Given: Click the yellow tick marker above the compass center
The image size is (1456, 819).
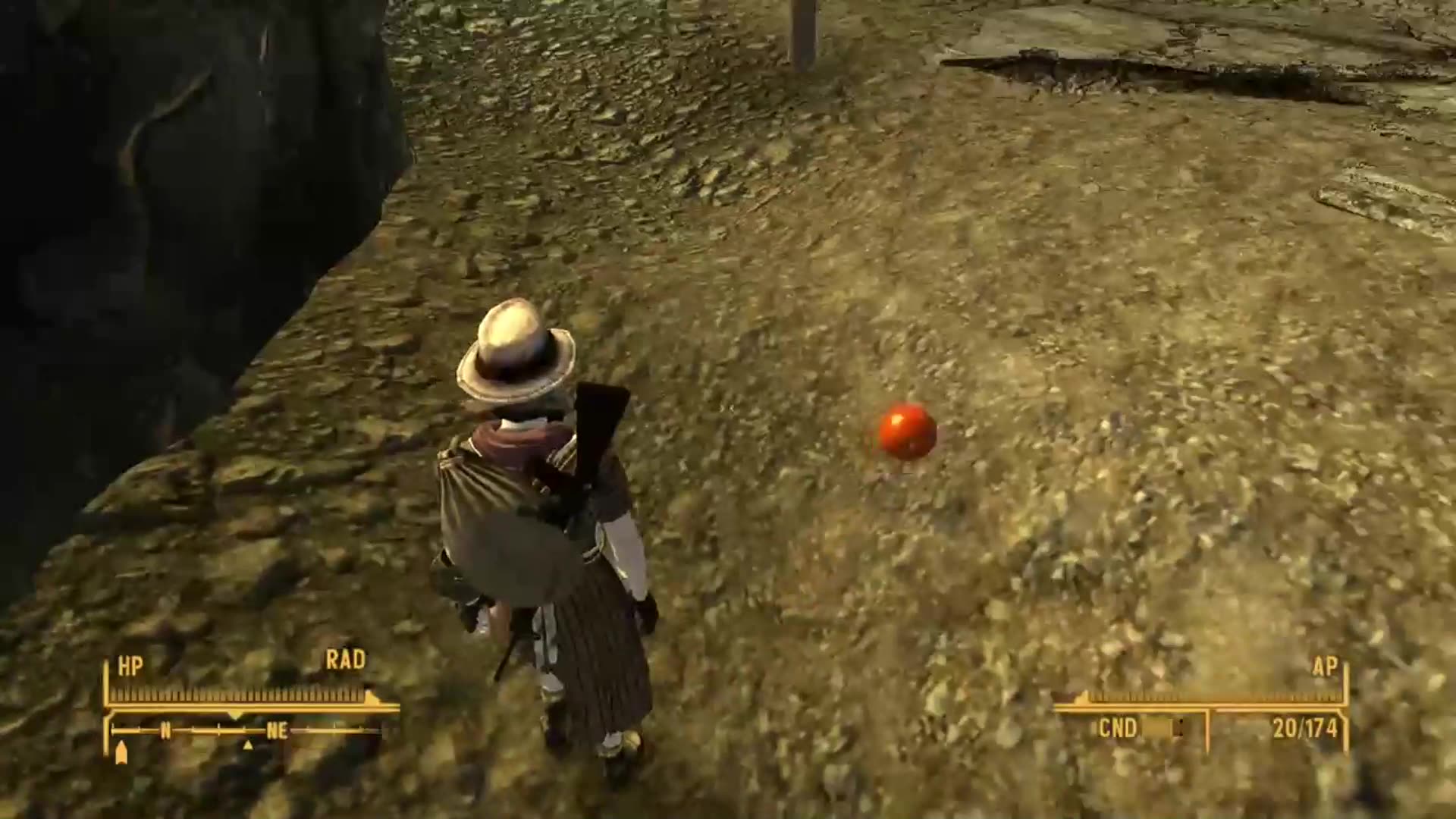Looking at the screenshot, I should click(236, 715).
